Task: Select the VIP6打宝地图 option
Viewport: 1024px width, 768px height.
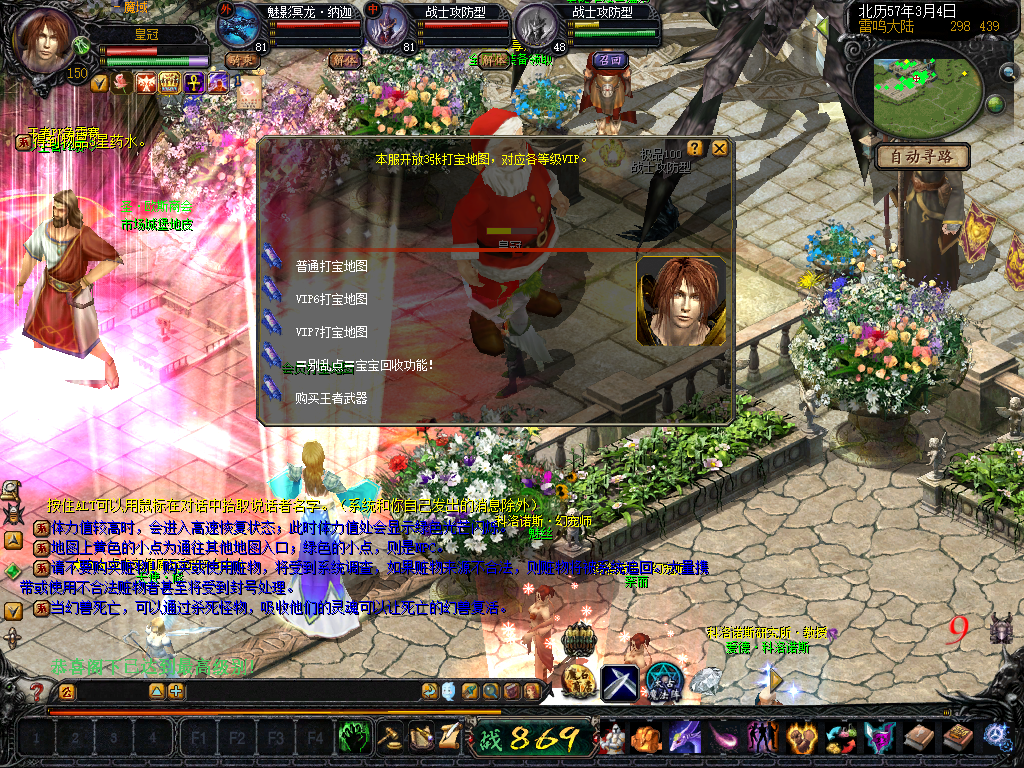Action: [331, 299]
